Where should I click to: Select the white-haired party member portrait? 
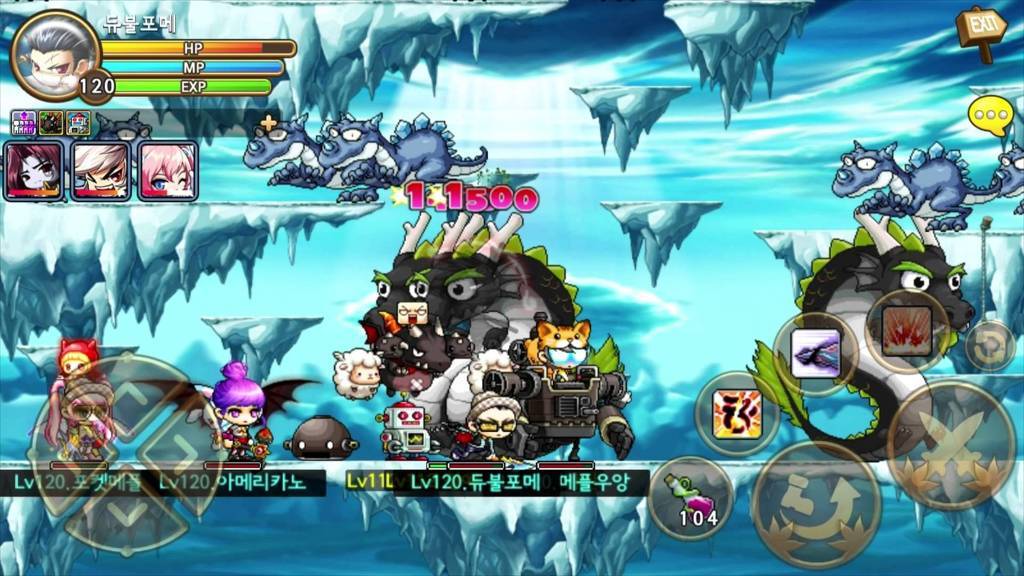pyautogui.click(x=100, y=171)
